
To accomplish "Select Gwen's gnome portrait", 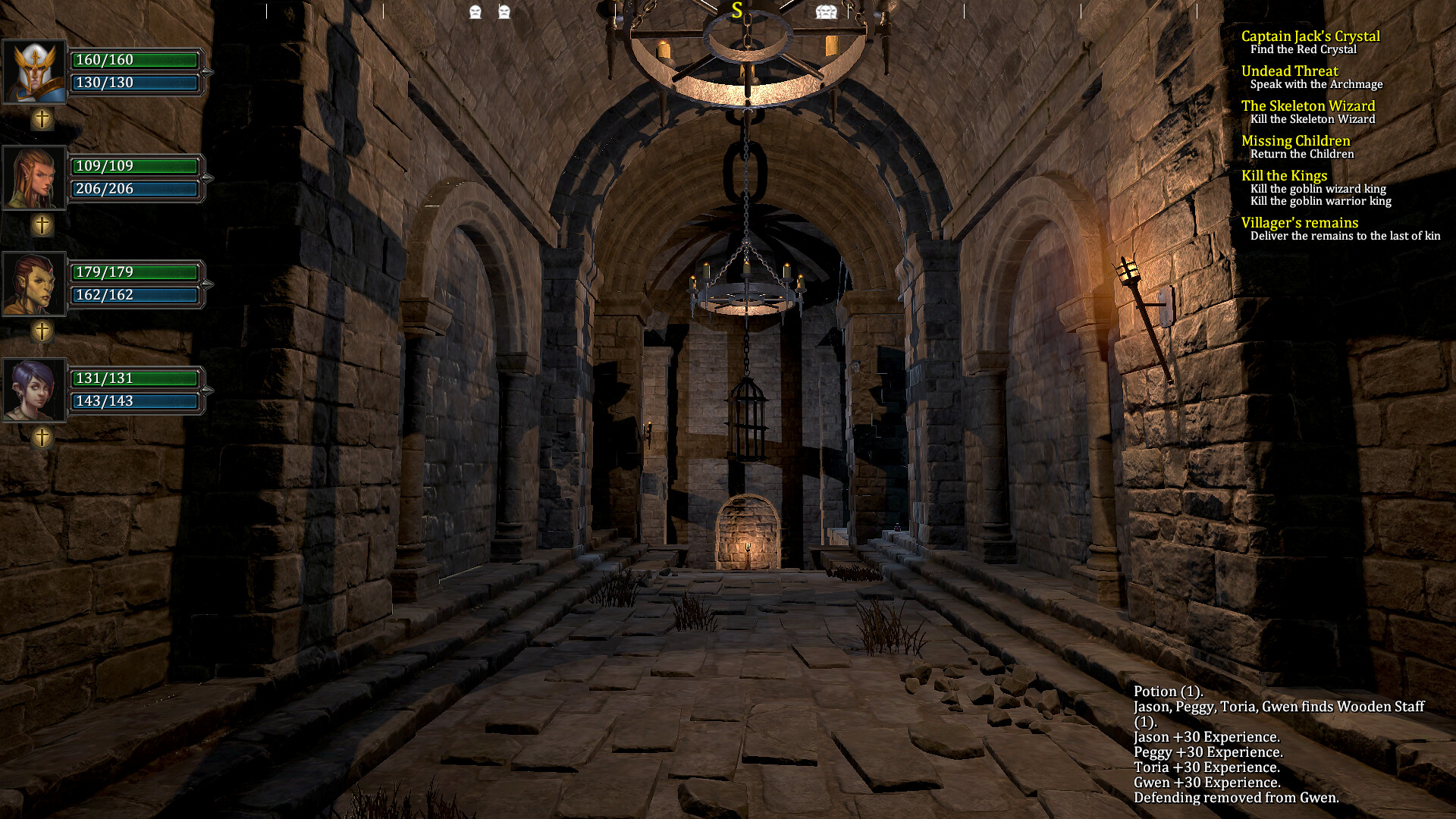I will 33,389.
